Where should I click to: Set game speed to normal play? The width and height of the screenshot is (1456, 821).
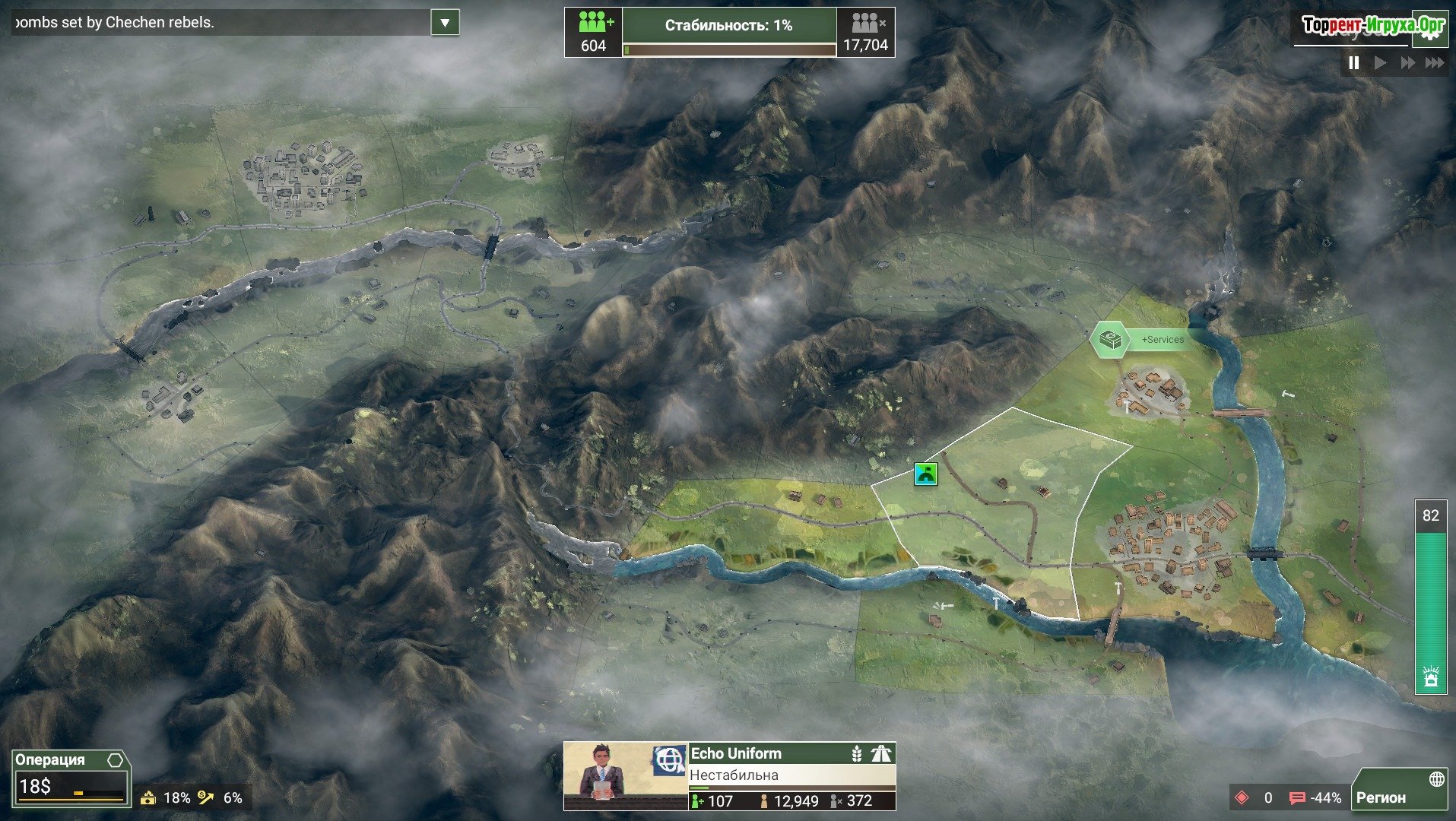click(x=1381, y=63)
